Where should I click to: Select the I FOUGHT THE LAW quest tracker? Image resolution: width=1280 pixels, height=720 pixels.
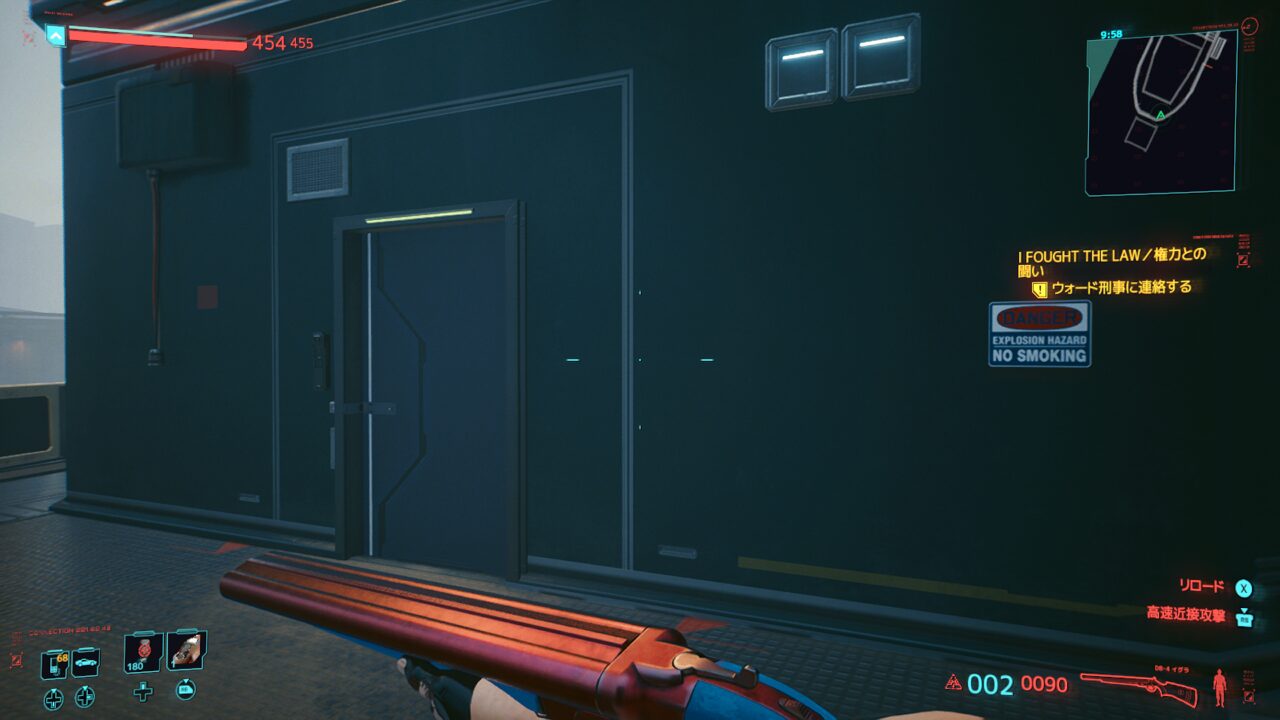(1112, 262)
